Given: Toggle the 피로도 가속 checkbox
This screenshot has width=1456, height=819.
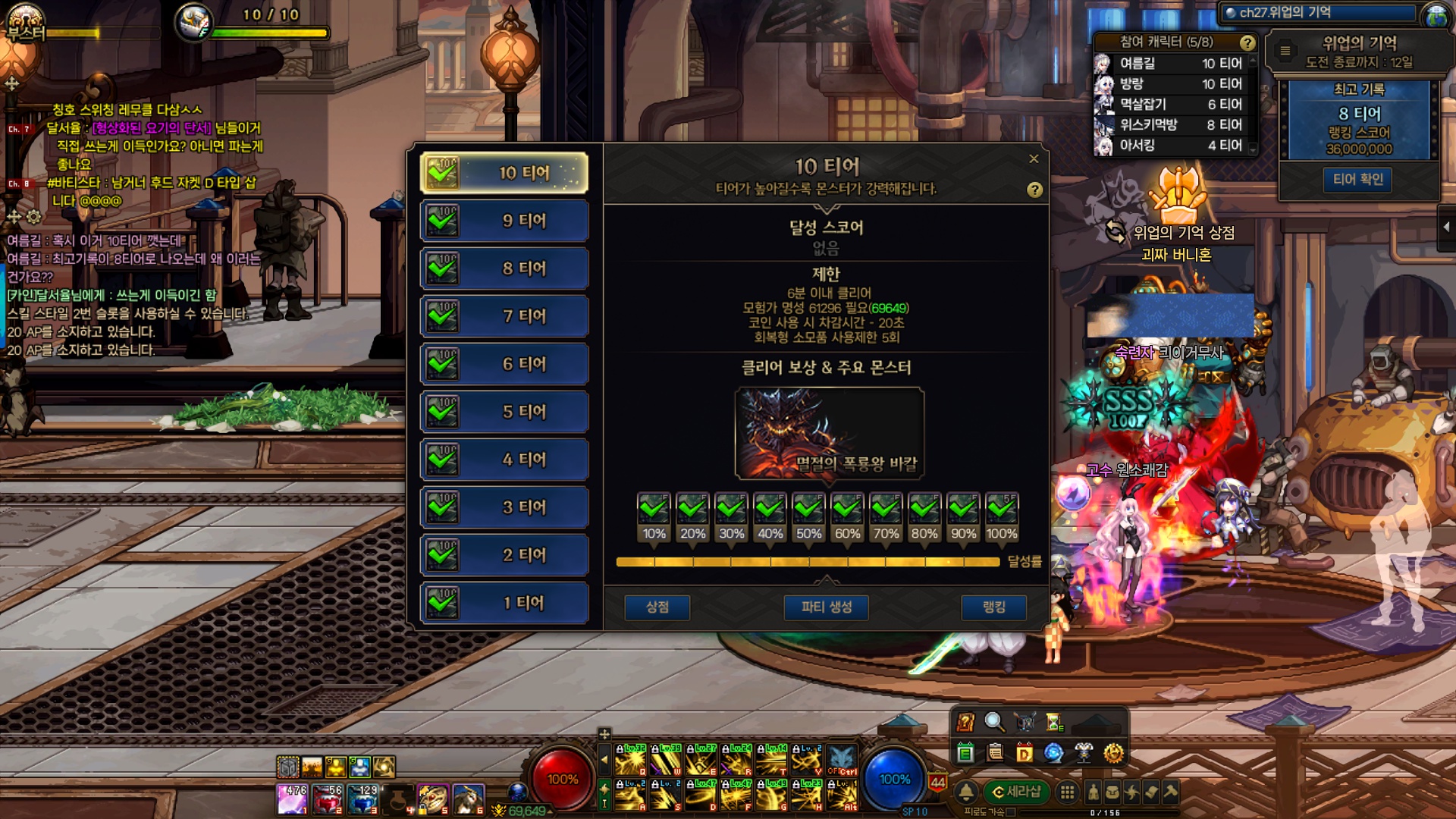Looking at the screenshot, I should [1010, 812].
